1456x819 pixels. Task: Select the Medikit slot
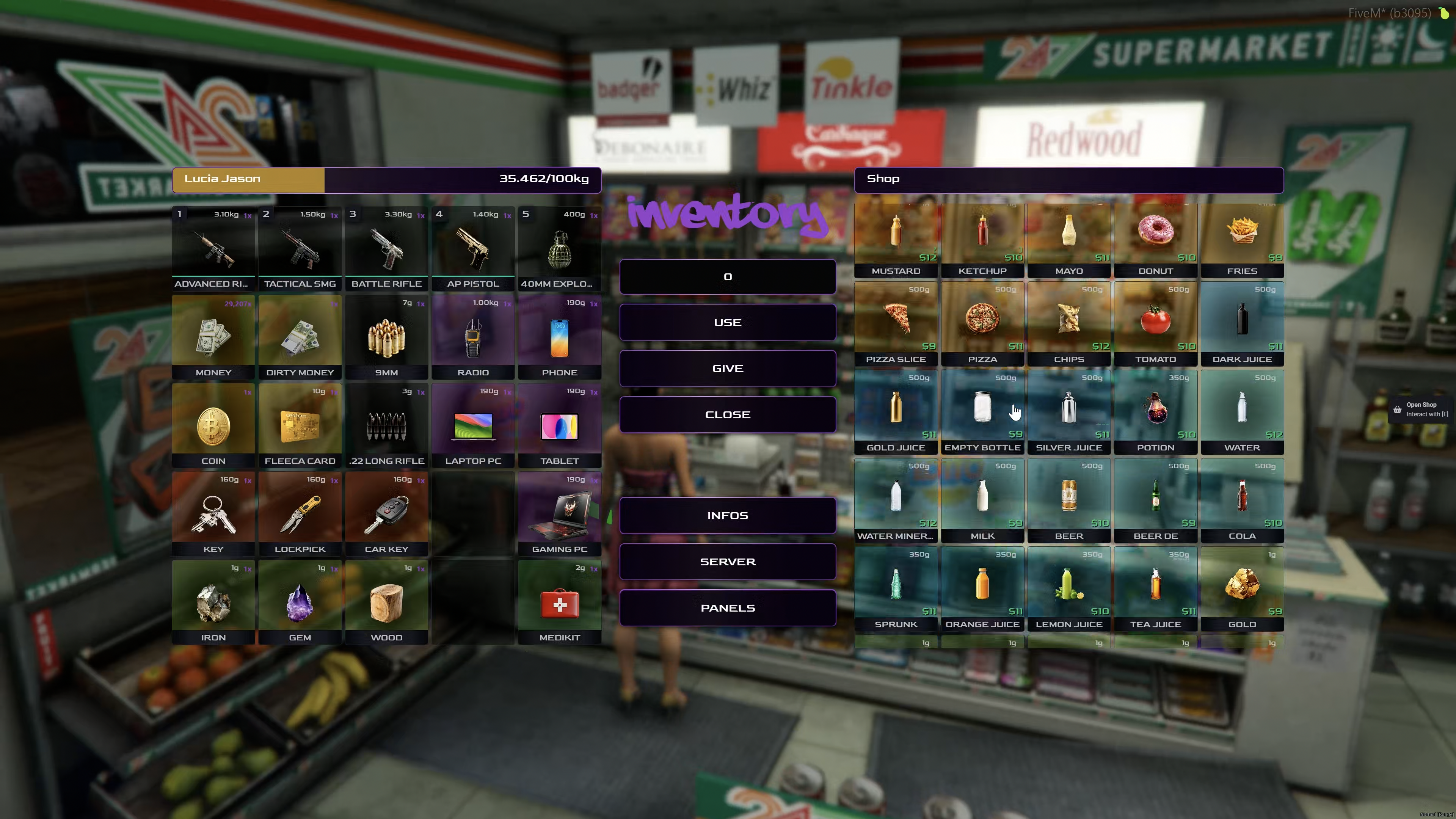point(560,602)
